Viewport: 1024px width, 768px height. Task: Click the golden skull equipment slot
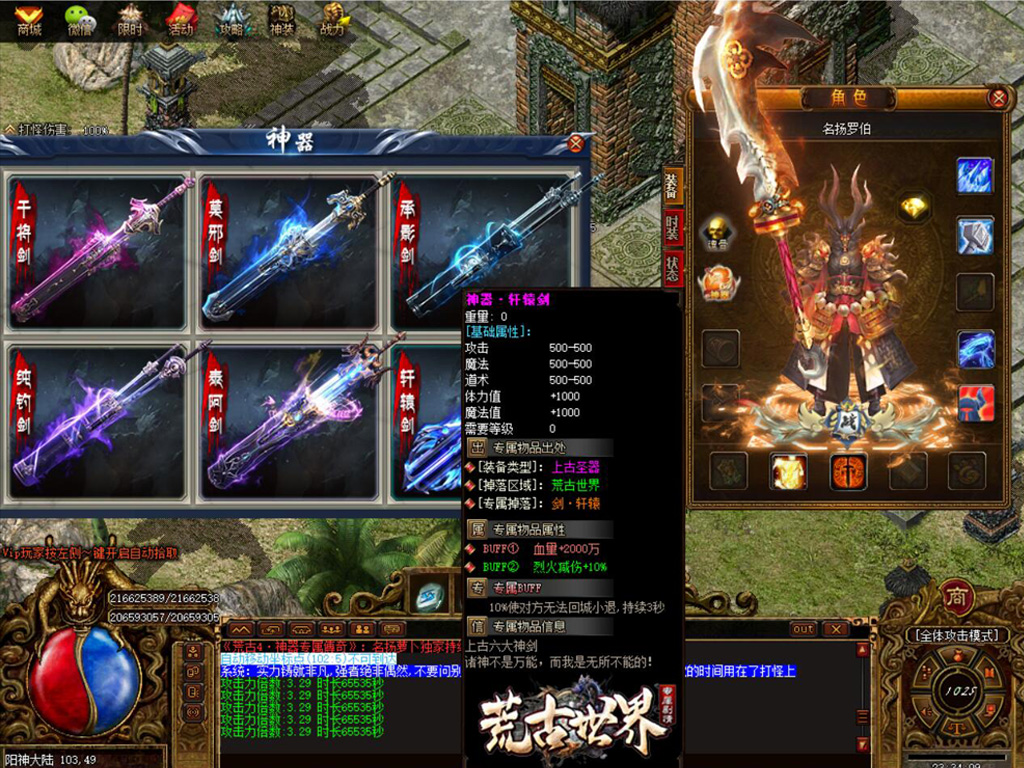click(718, 228)
